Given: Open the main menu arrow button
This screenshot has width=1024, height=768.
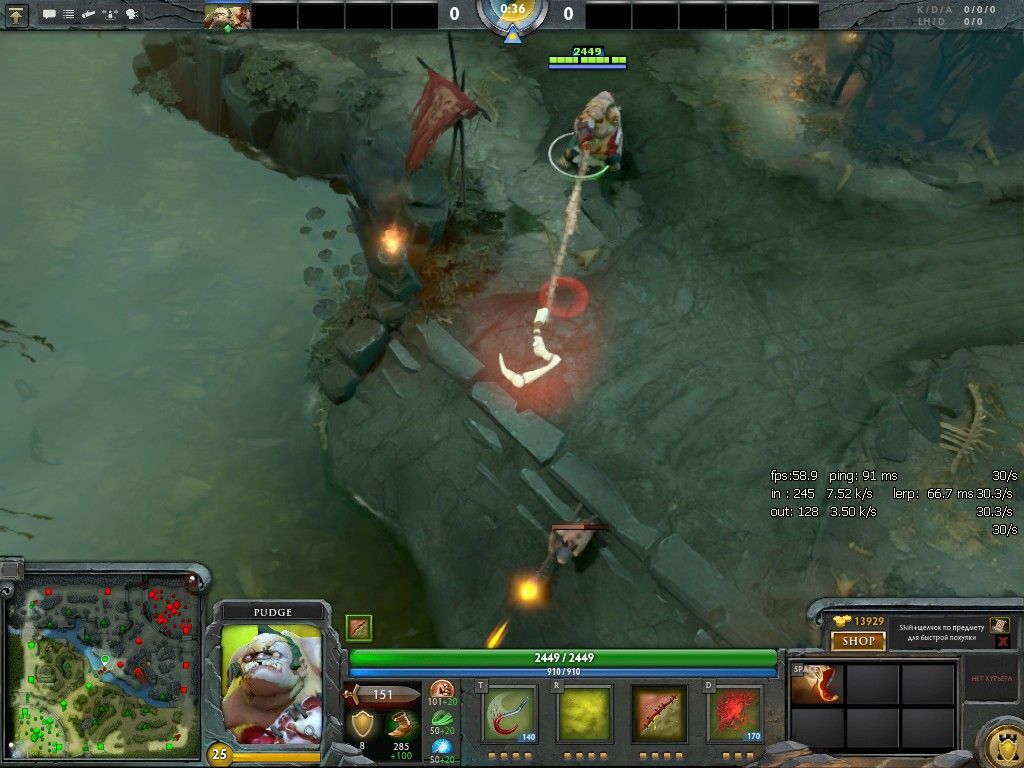Looking at the screenshot, I should [x=17, y=15].
